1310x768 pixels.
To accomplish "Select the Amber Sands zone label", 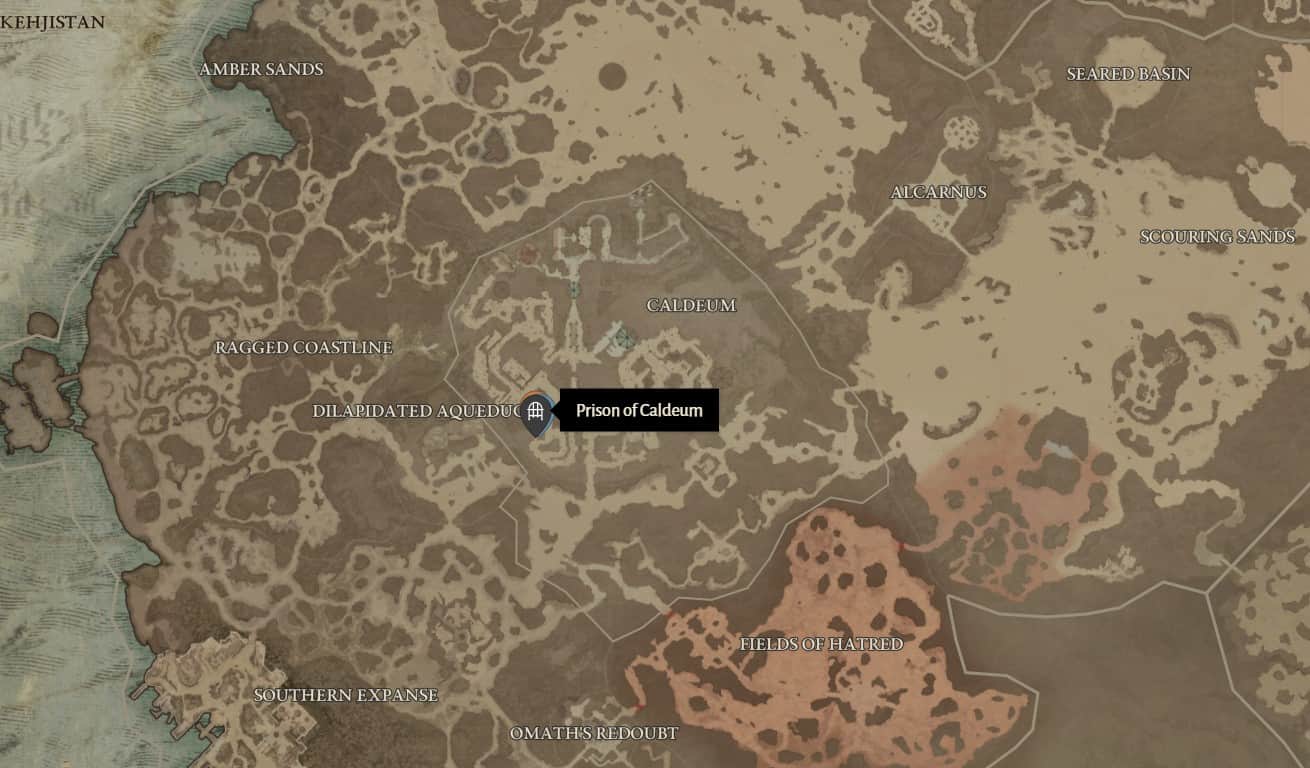I will pyautogui.click(x=262, y=69).
